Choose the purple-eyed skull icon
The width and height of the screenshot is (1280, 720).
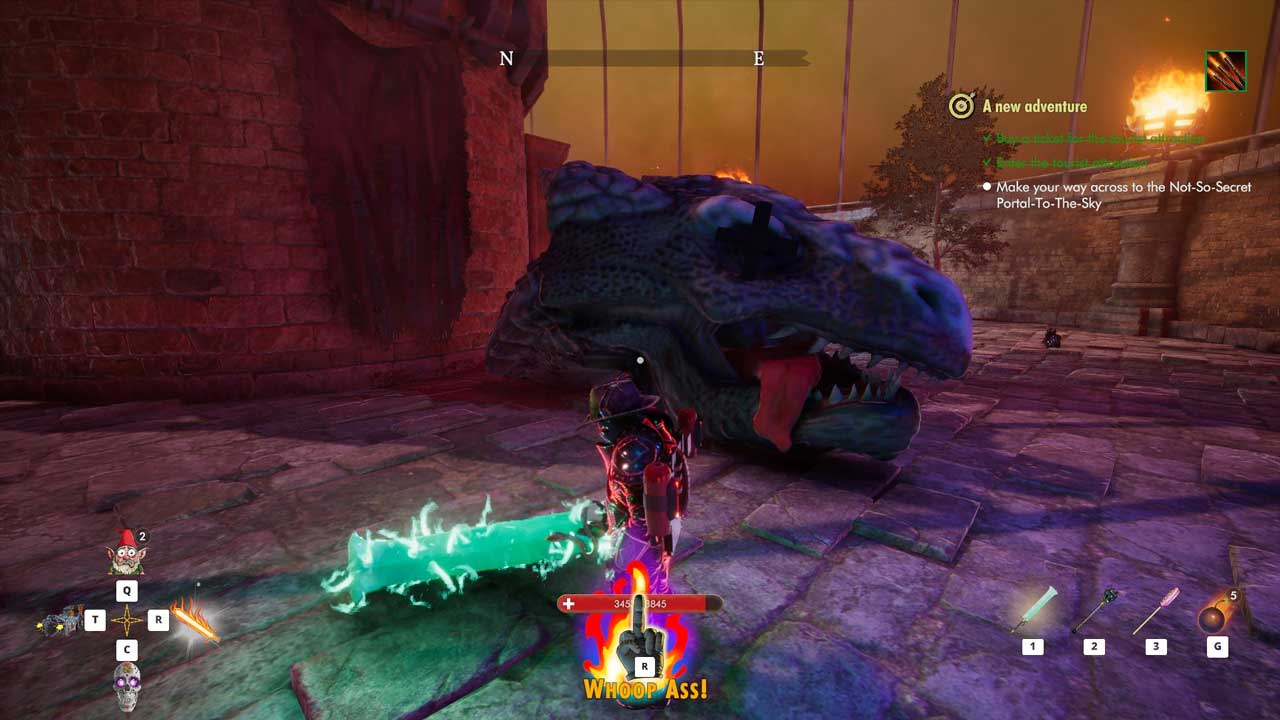tap(127, 688)
